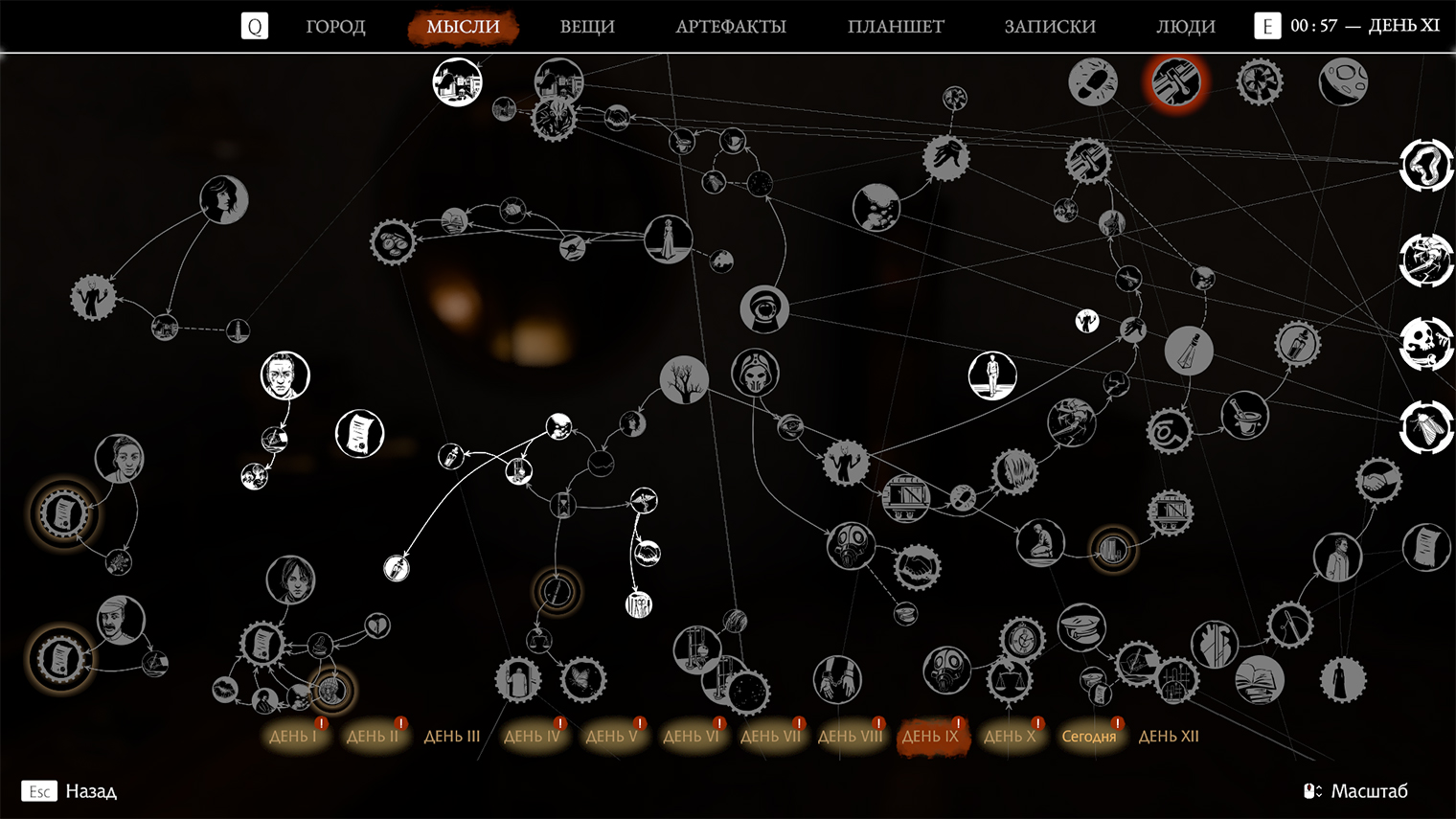Viewport: 1456px width, 819px height.
Task: Choose the highlighted ДЕНЬ IX marker
Action: (929, 737)
